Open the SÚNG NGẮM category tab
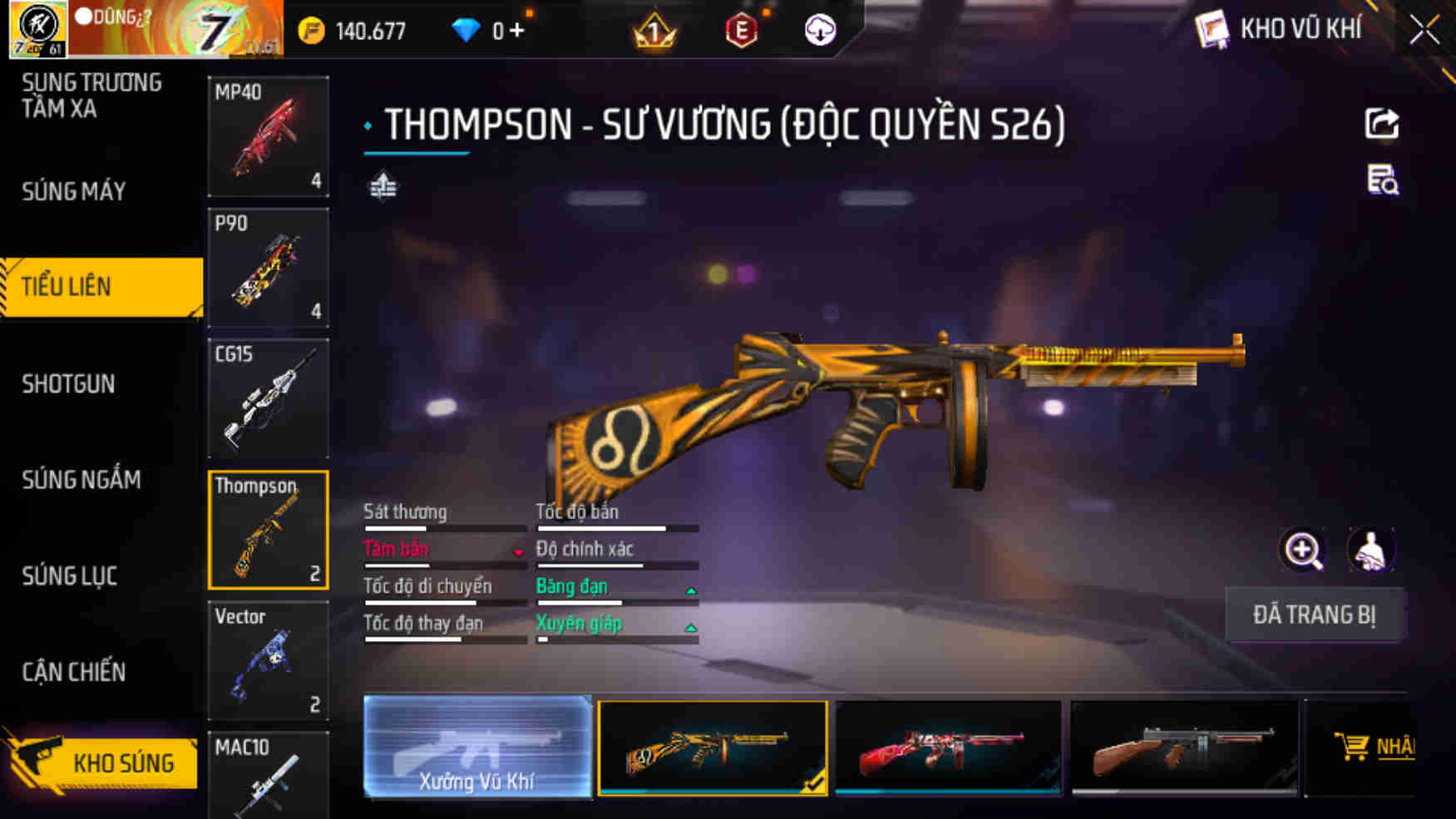The image size is (1456, 819). click(x=78, y=481)
